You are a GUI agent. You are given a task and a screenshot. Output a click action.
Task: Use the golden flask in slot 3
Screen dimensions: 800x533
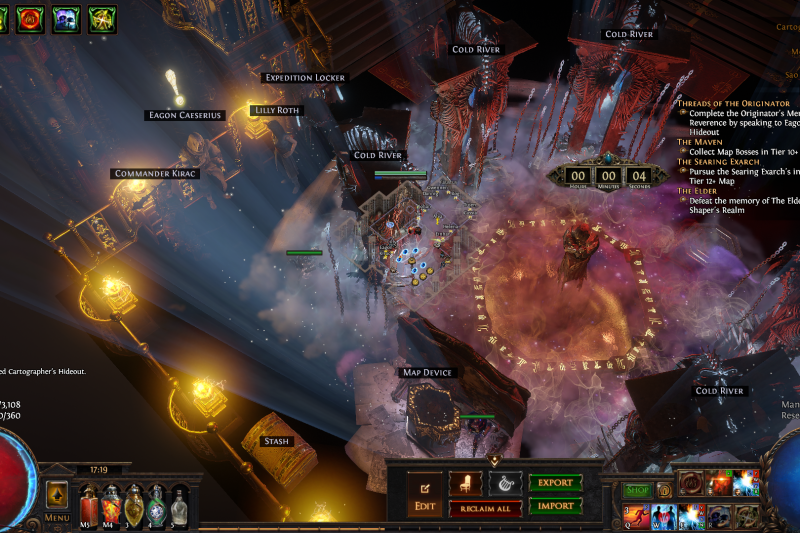[x=133, y=503]
